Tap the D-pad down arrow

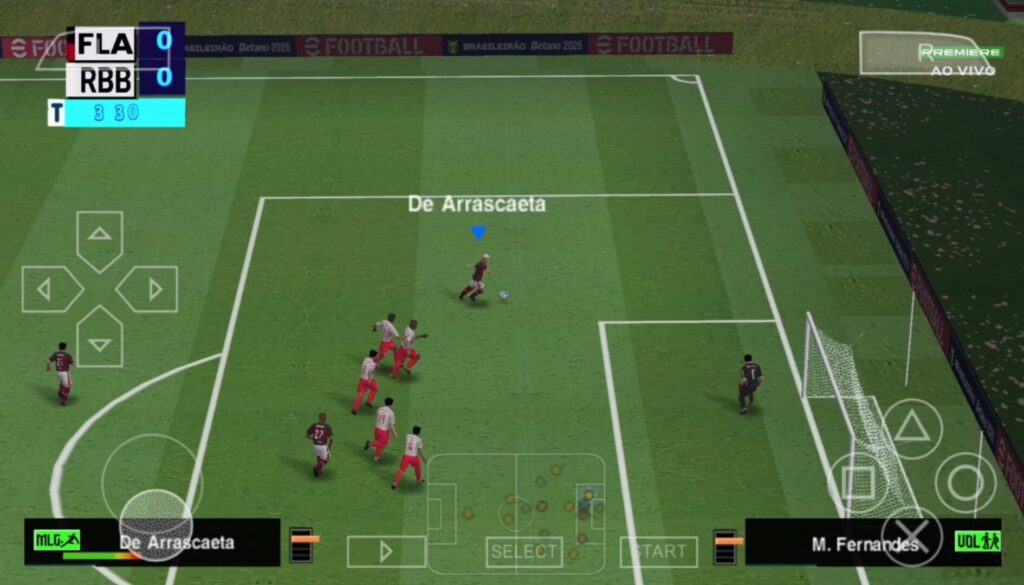99,340
